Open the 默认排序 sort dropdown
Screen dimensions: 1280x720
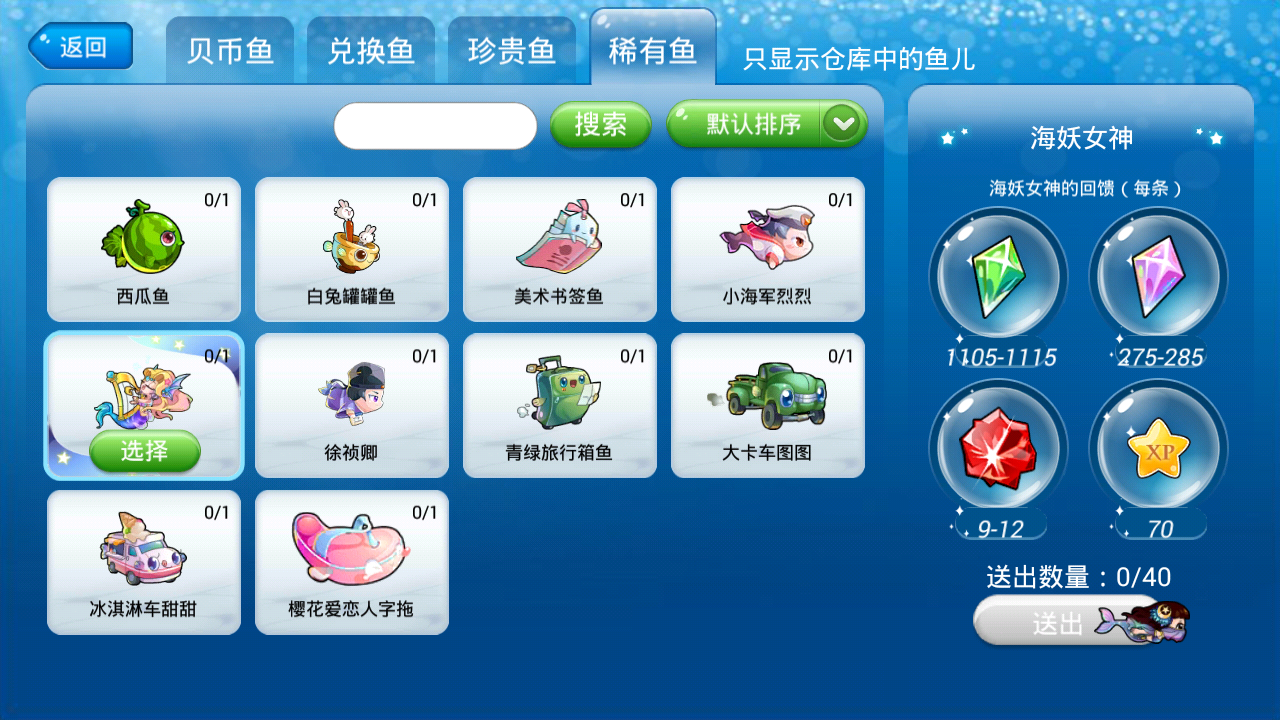click(755, 124)
